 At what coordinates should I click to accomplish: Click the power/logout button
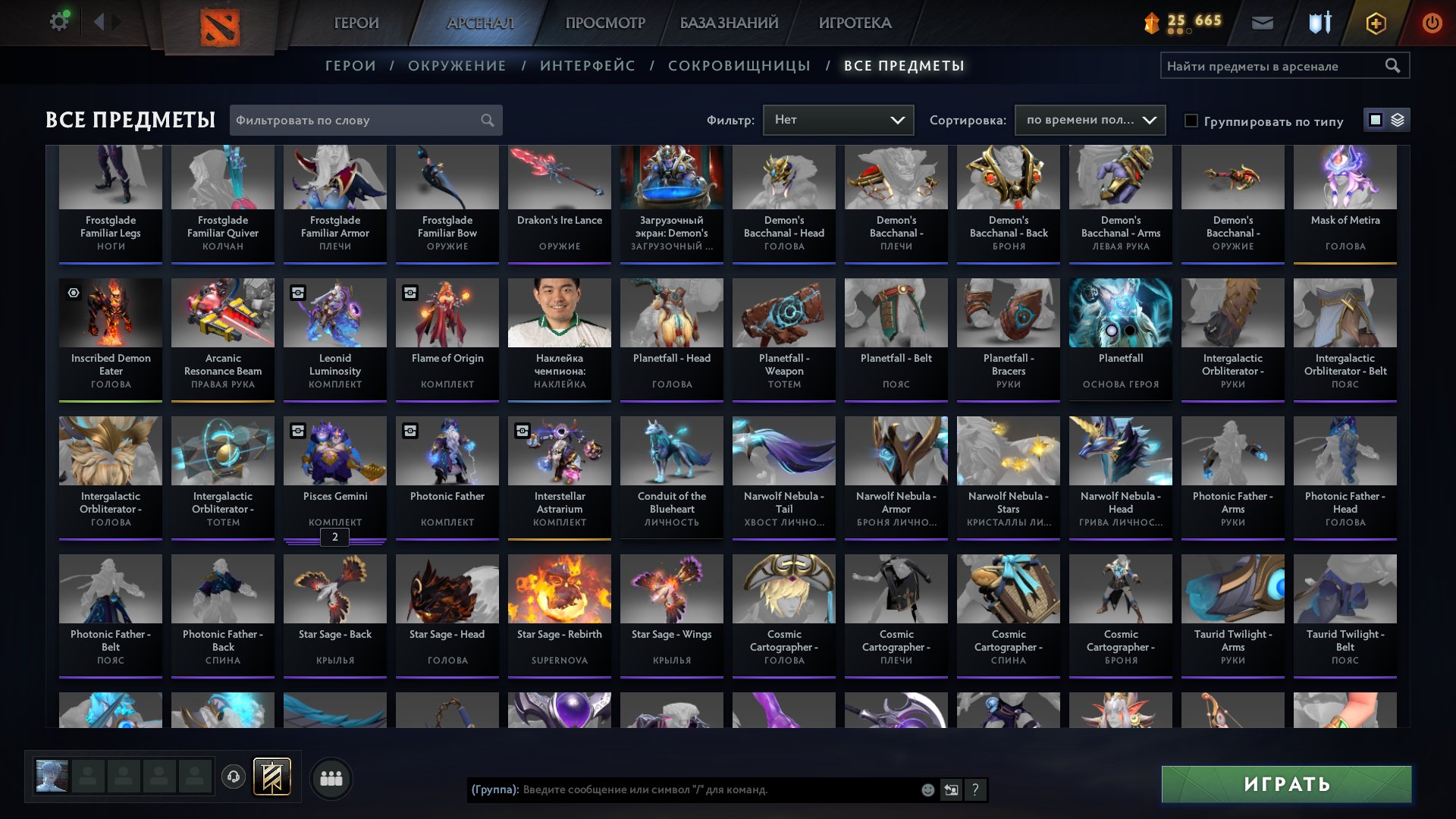1431,23
